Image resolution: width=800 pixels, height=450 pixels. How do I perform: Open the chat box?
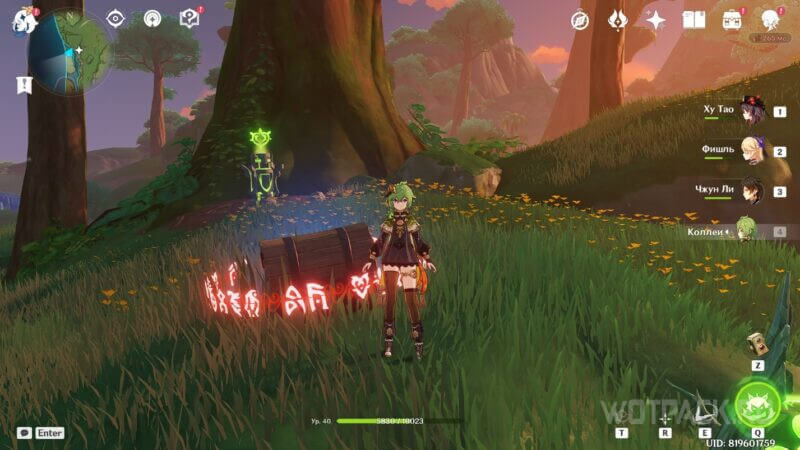click(41, 433)
